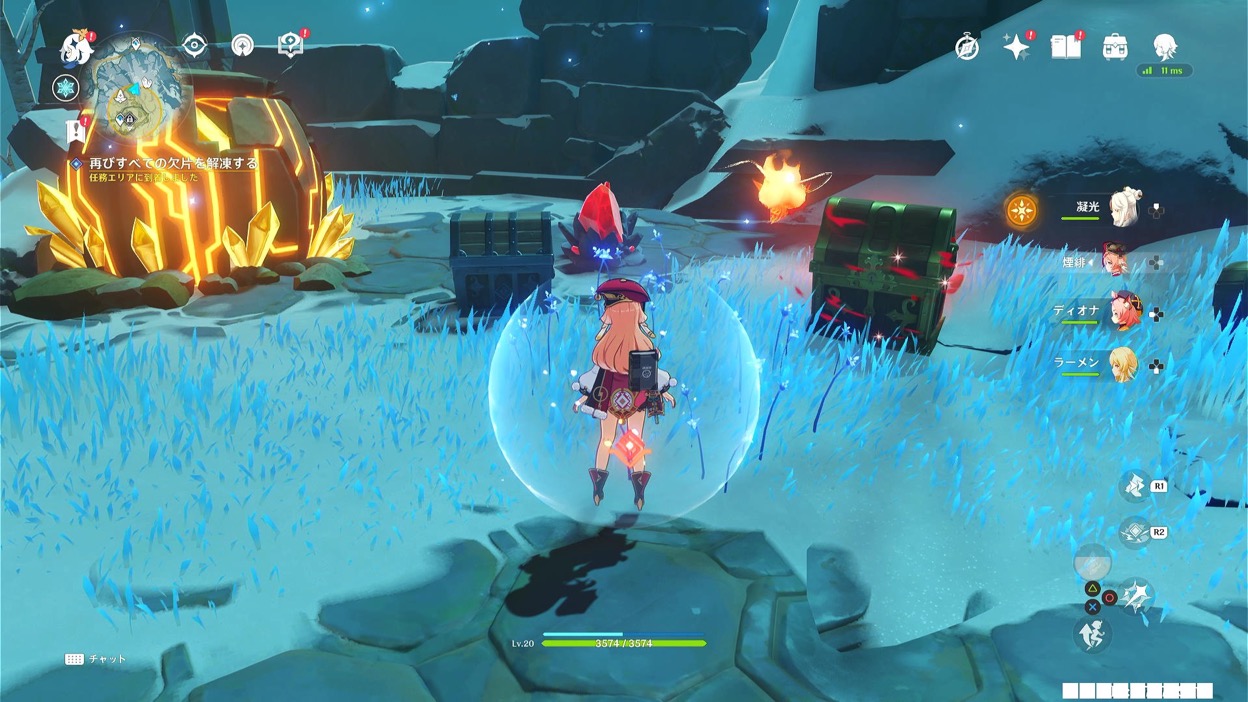Switch to party member 凝光

(1124, 208)
